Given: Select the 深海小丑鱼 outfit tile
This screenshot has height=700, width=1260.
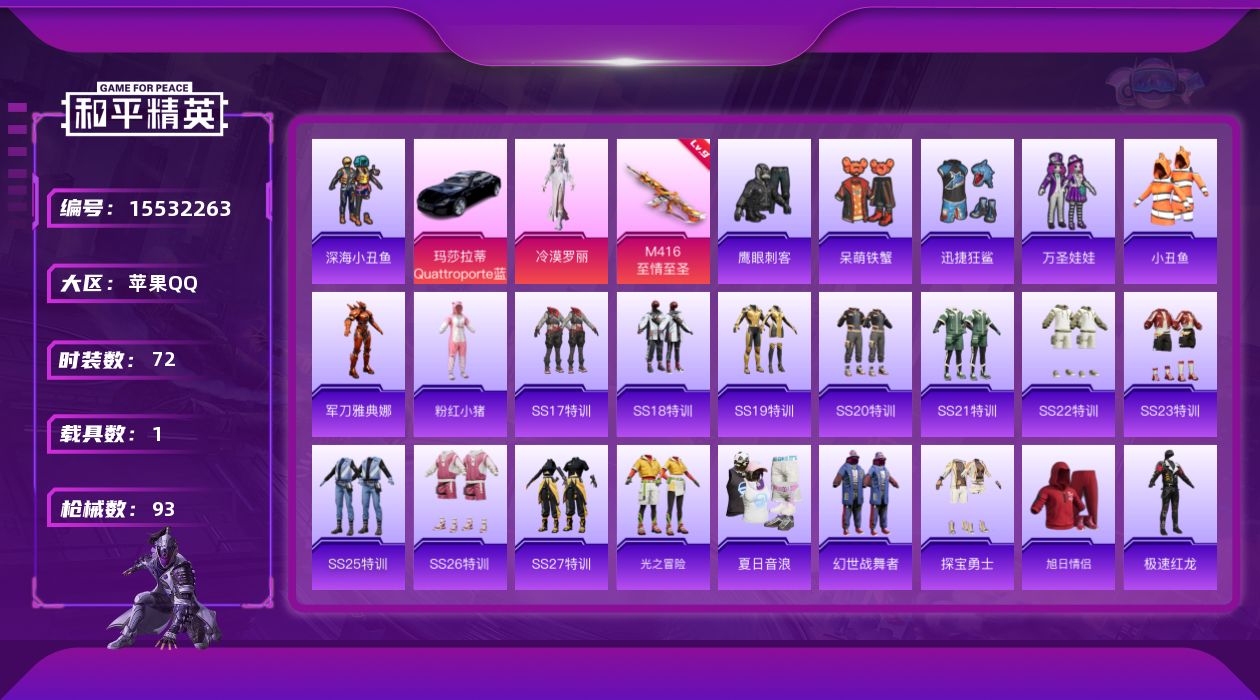Looking at the screenshot, I should point(358,211).
